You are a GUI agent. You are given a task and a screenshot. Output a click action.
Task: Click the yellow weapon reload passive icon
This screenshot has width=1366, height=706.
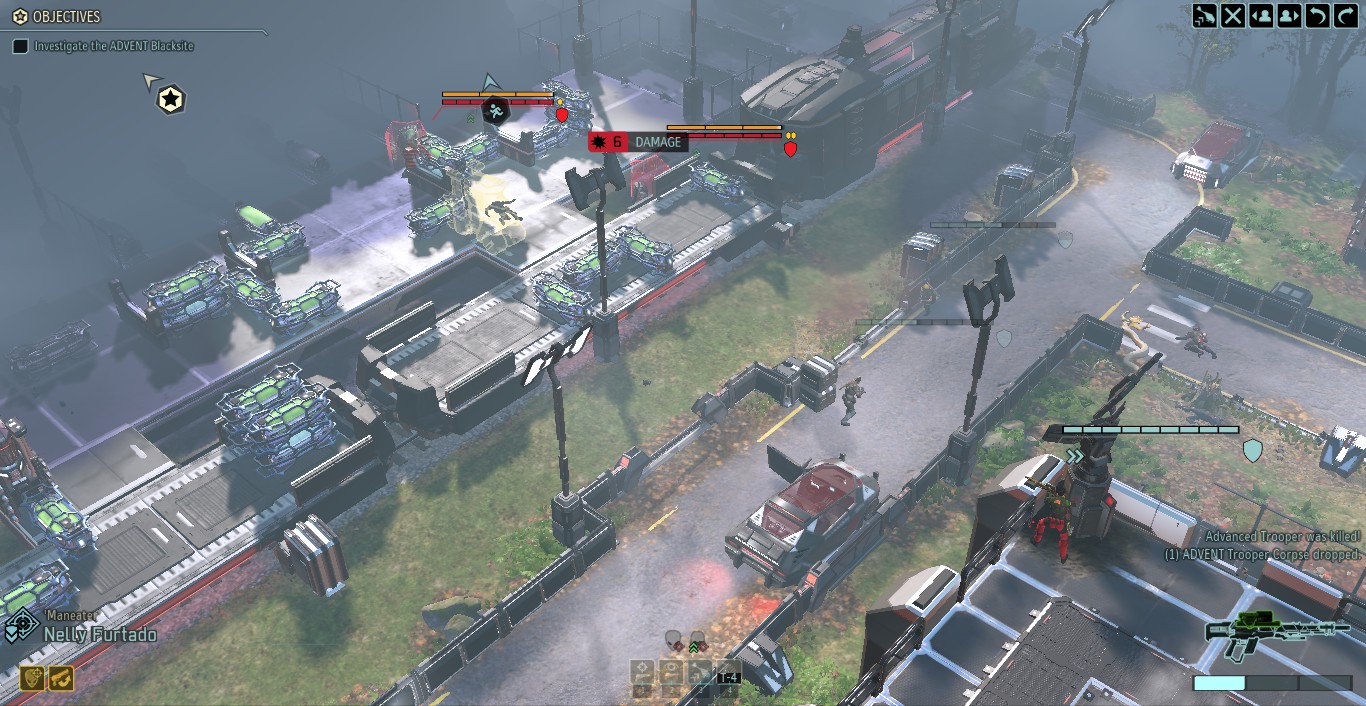click(61, 678)
